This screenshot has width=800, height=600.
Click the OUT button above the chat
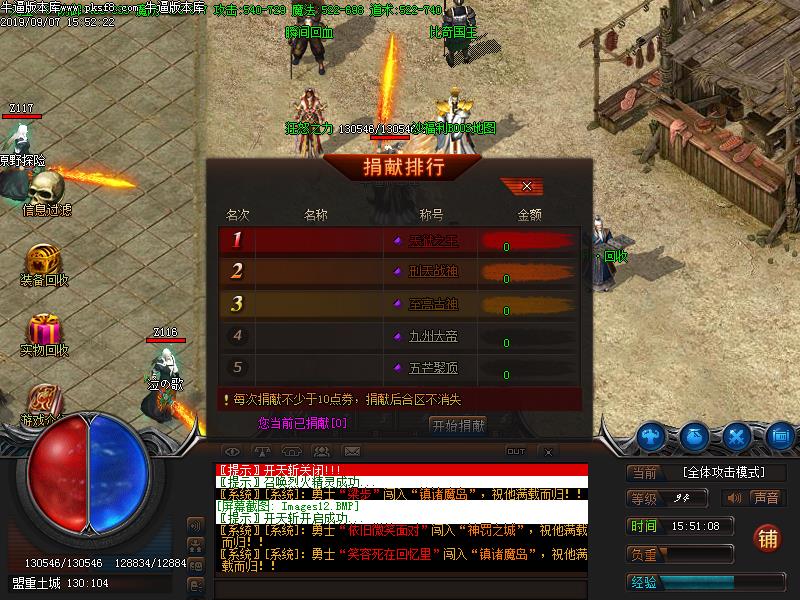click(516, 452)
